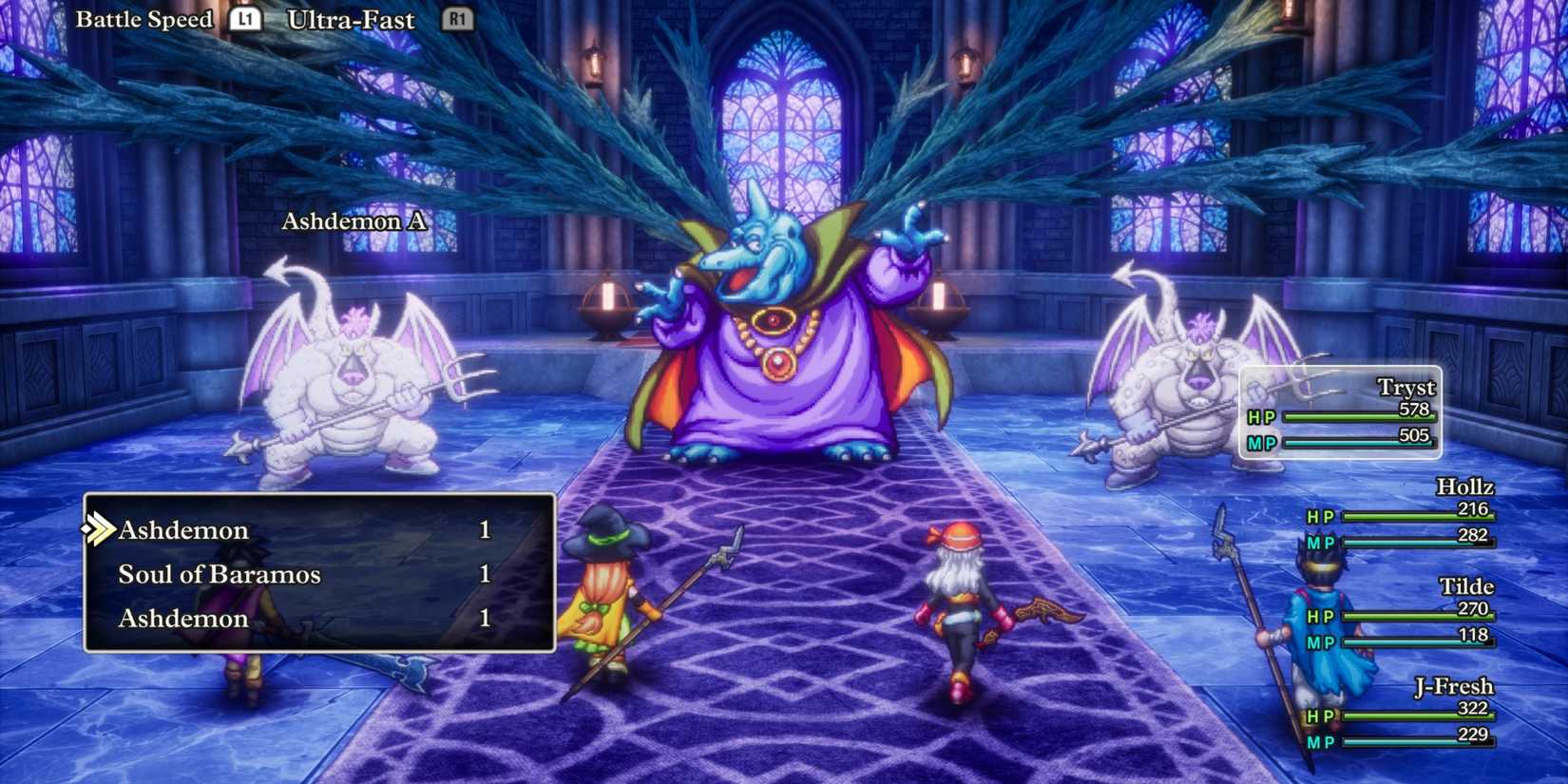This screenshot has width=1568, height=784.
Task: Click the Ashdemon A name label
Action: [355, 221]
